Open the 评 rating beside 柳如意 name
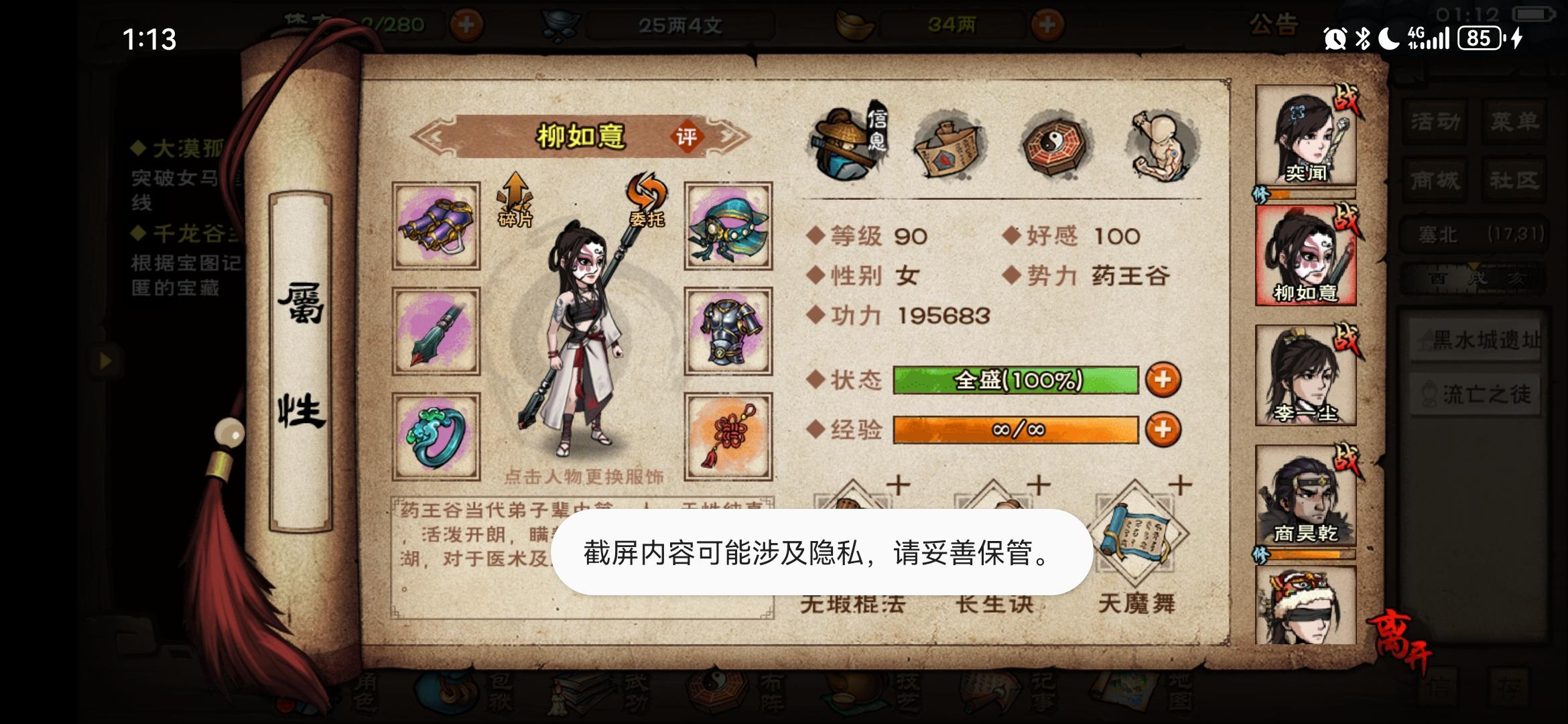Screen dimensions: 1568x724 coord(690,135)
